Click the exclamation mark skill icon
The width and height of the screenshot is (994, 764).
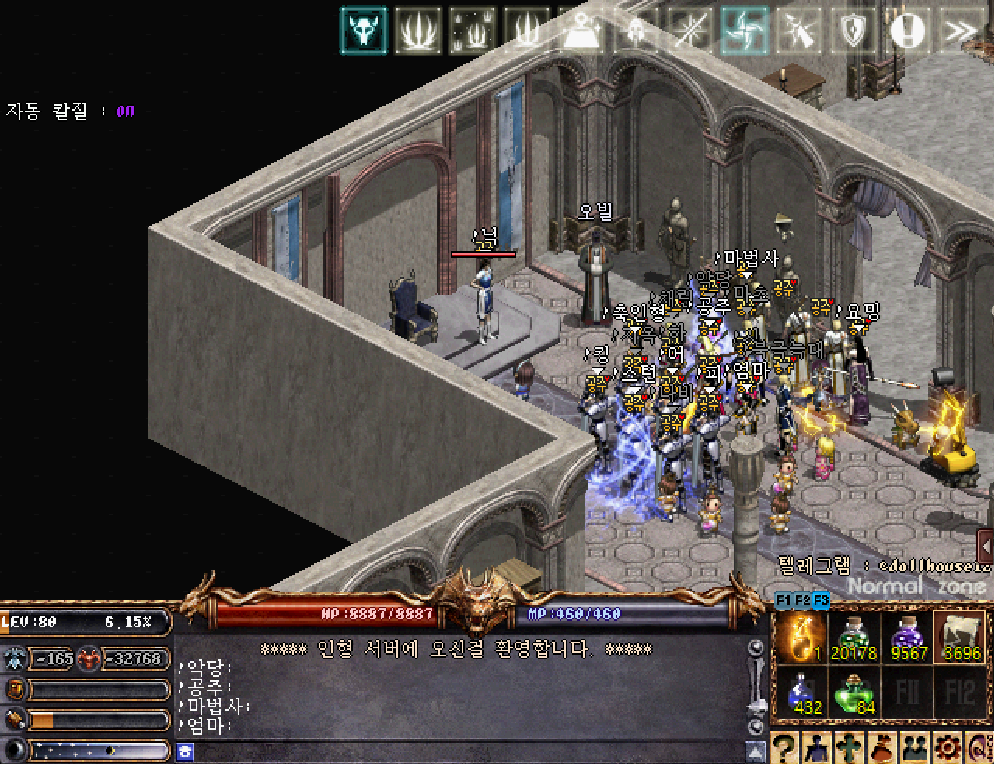[907, 30]
